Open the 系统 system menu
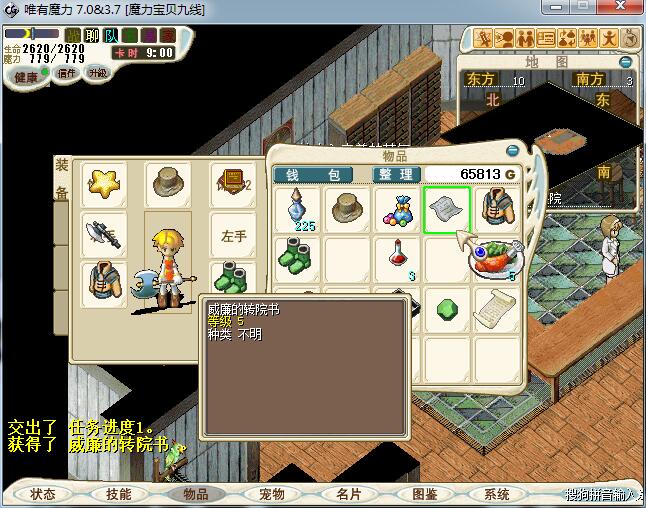This screenshot has width=646, height=508. 497,494
